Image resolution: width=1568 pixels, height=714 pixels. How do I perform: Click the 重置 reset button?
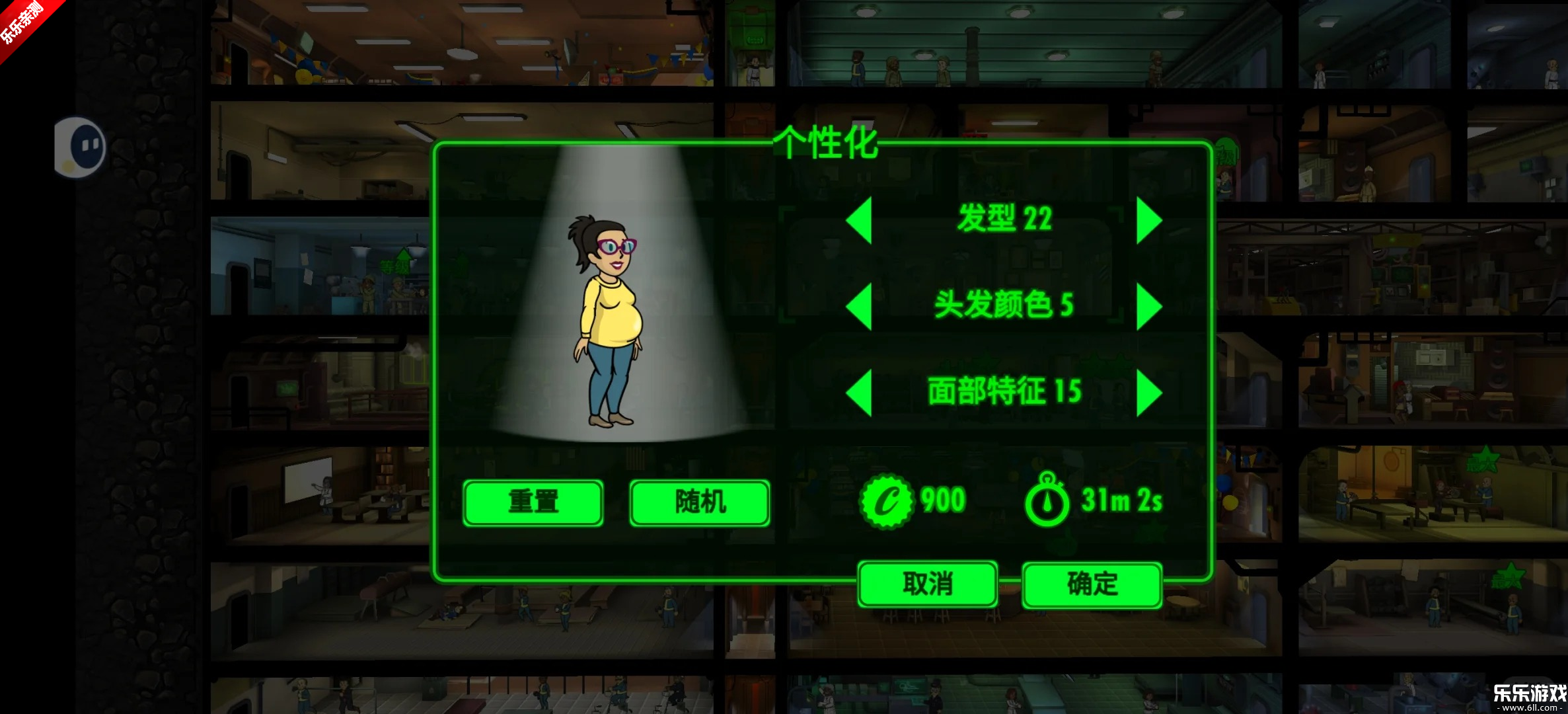(x=533, y=502)
